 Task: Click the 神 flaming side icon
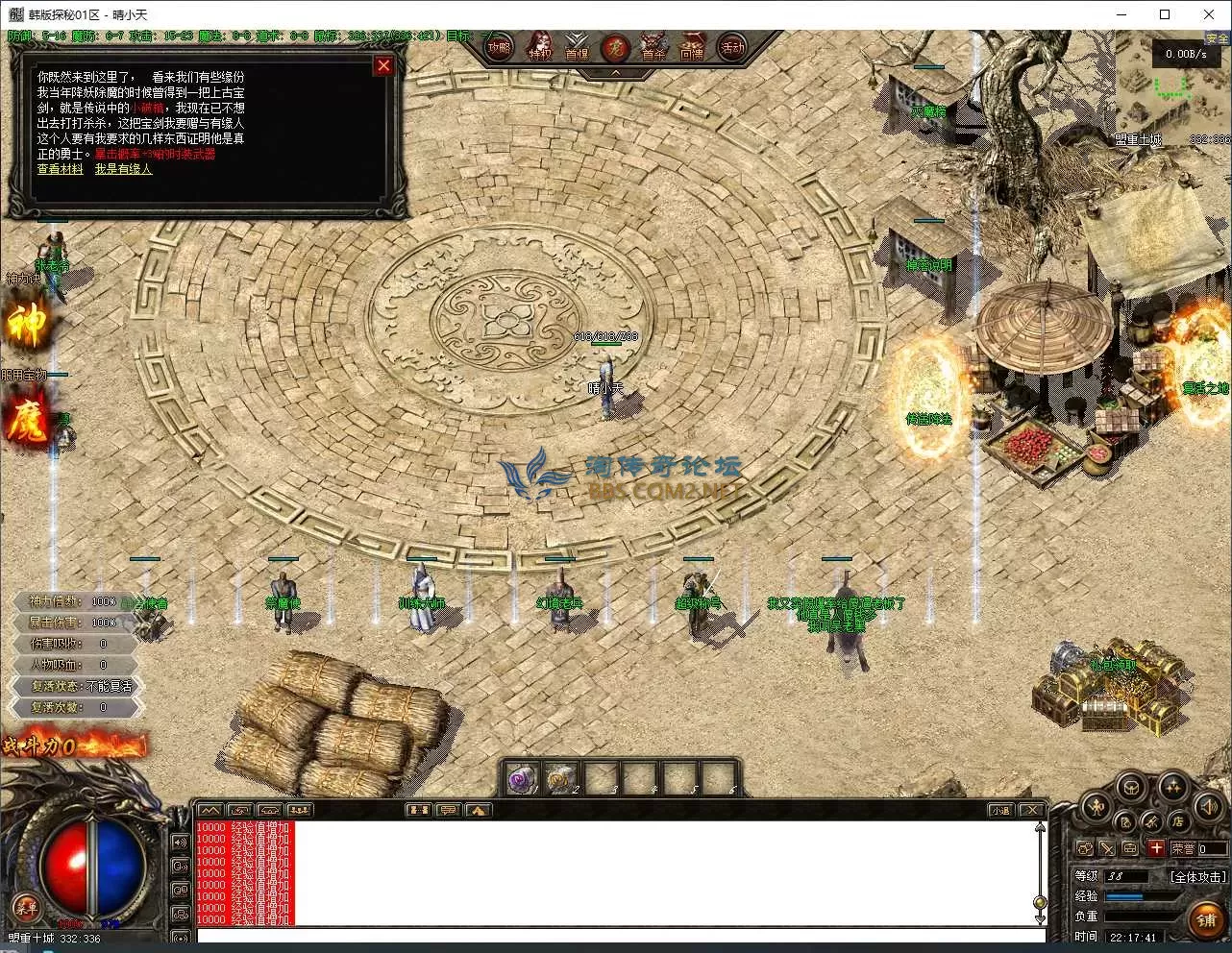(27, 325)
